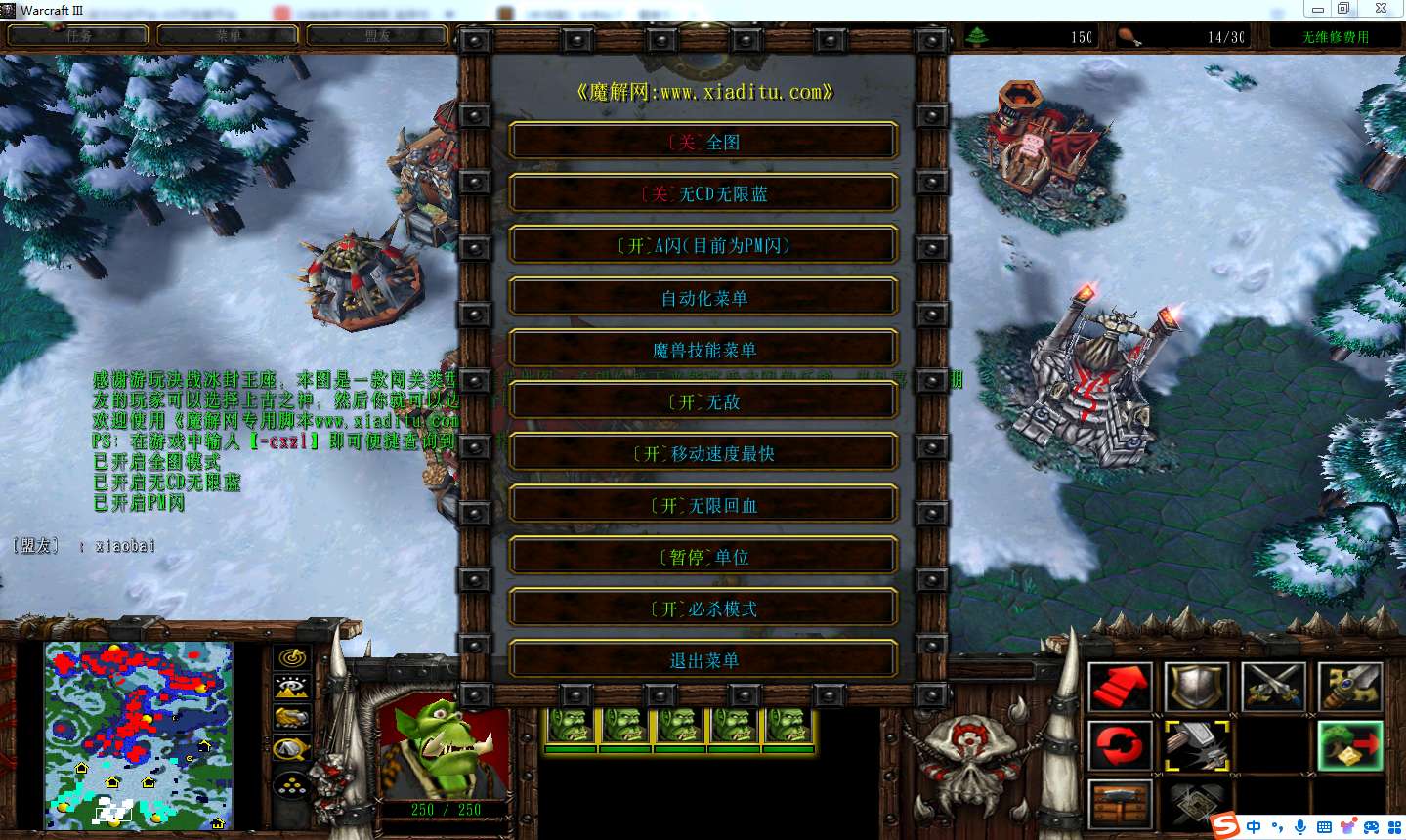This screenshot has height=840, width=1406.
Task: Open the 魔兽技能菜单 submenu
Action: point(703,349)
